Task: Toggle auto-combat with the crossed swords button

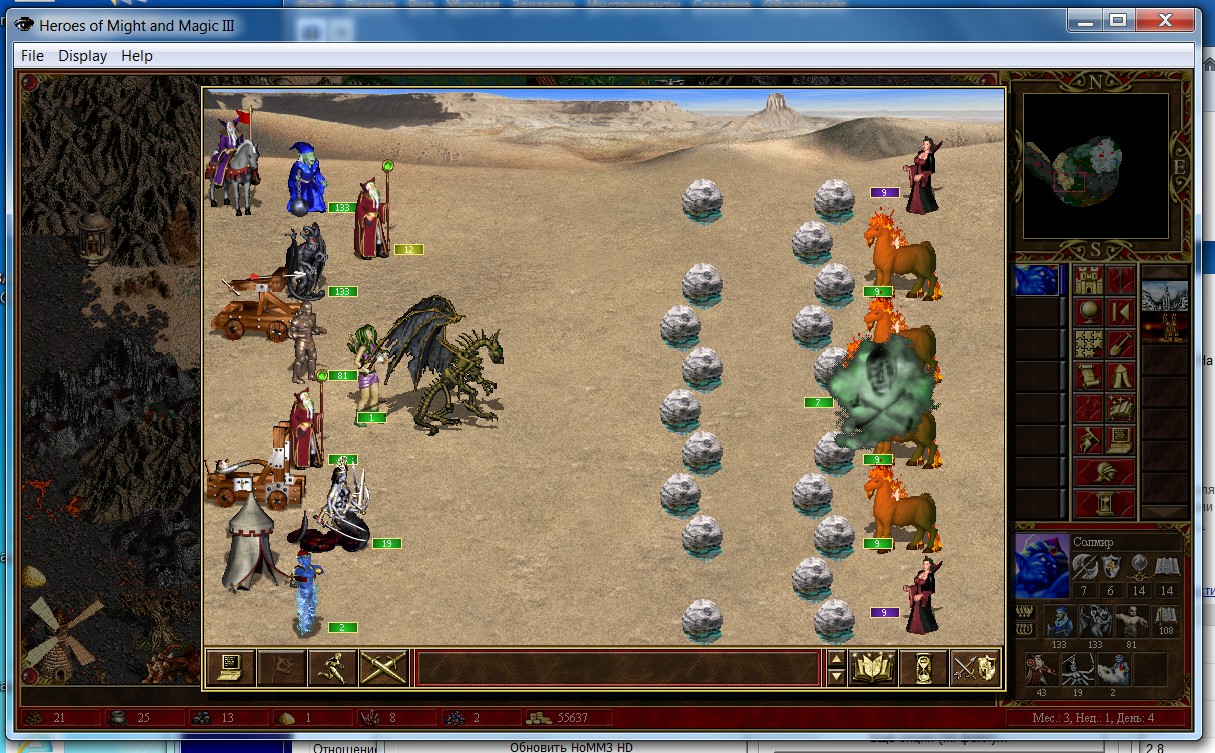Action: tap(382, 667)
